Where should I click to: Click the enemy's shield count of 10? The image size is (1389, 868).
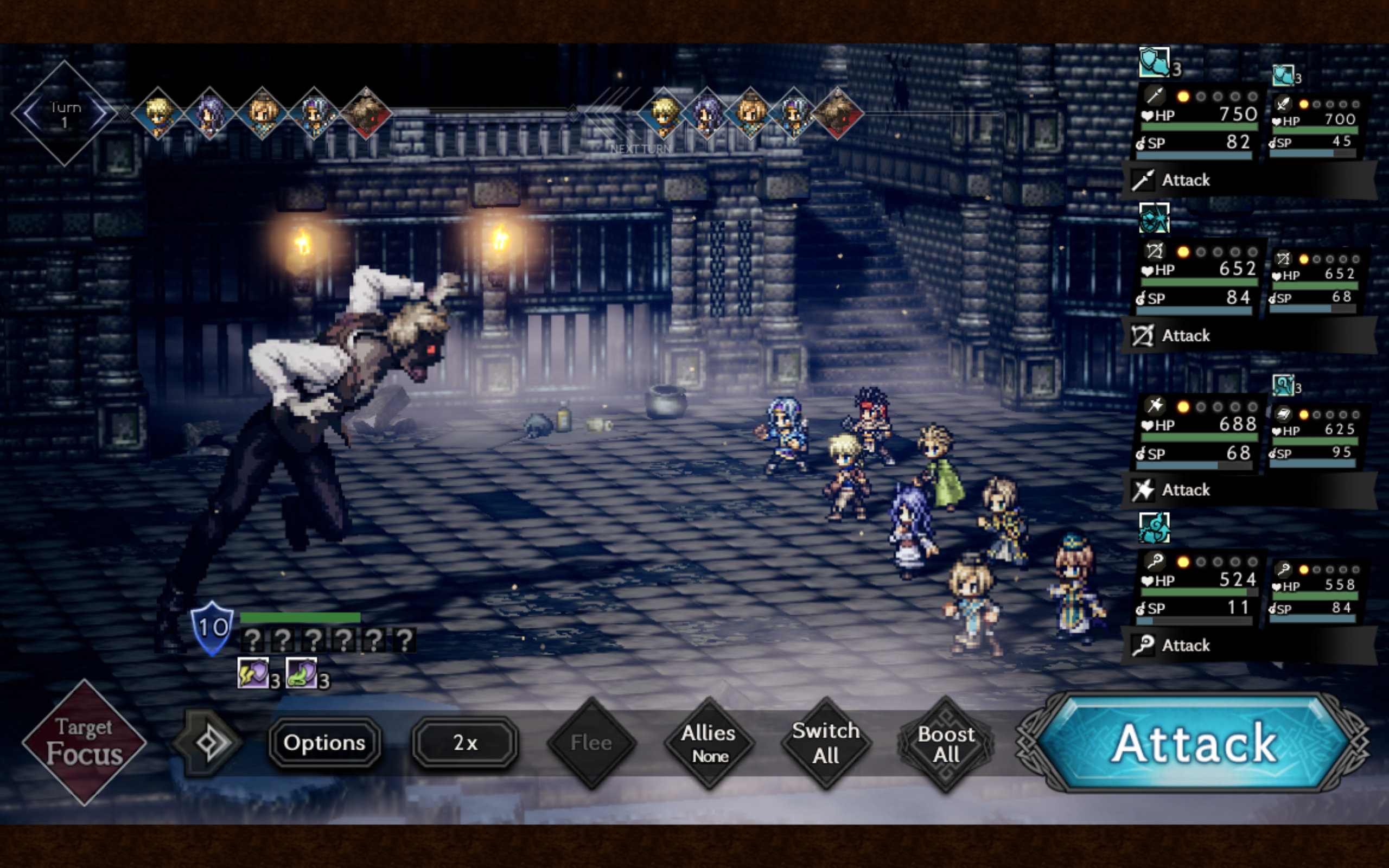coord(212,628)
